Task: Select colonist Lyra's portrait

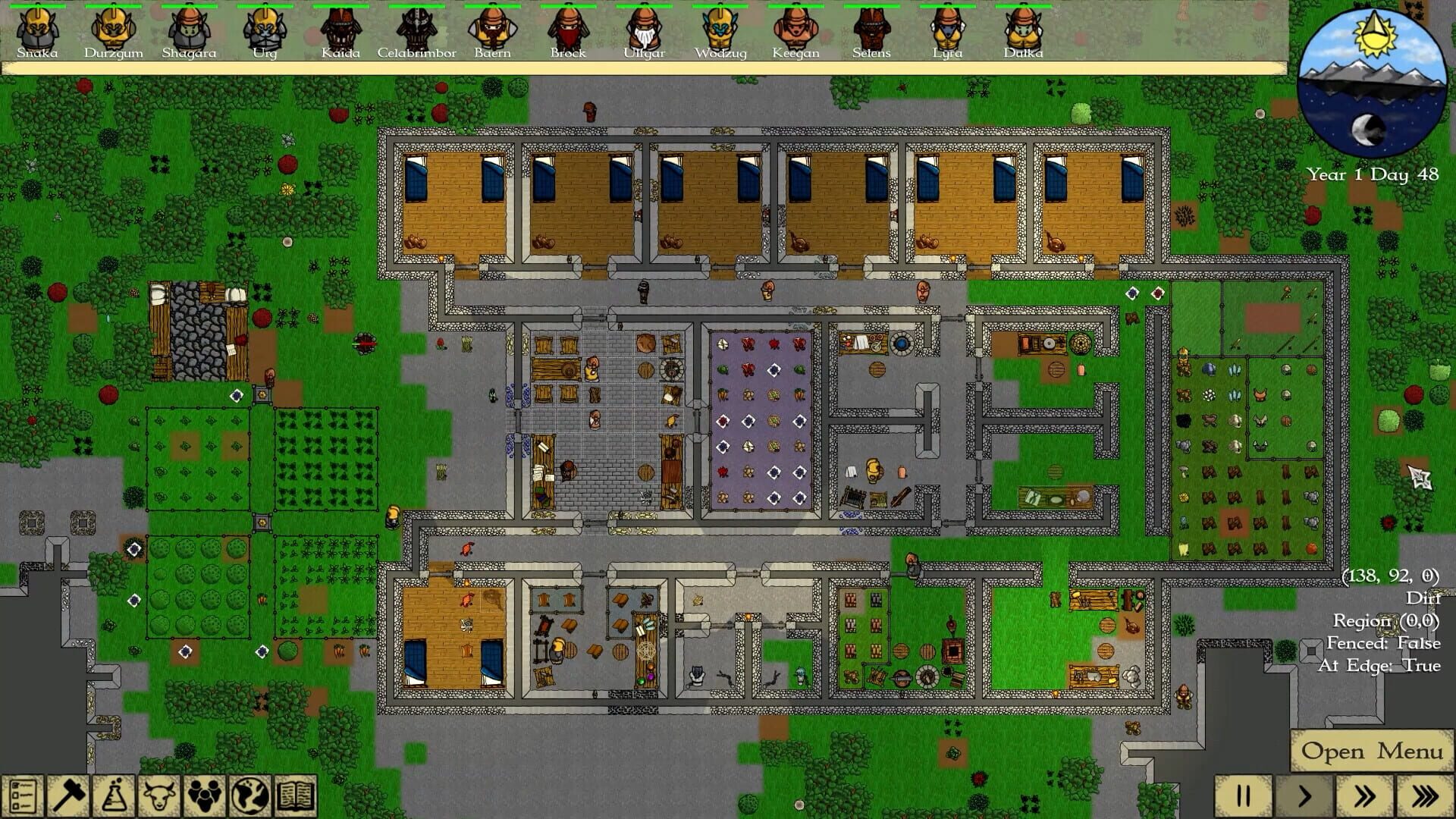Action: click(948, 30)
